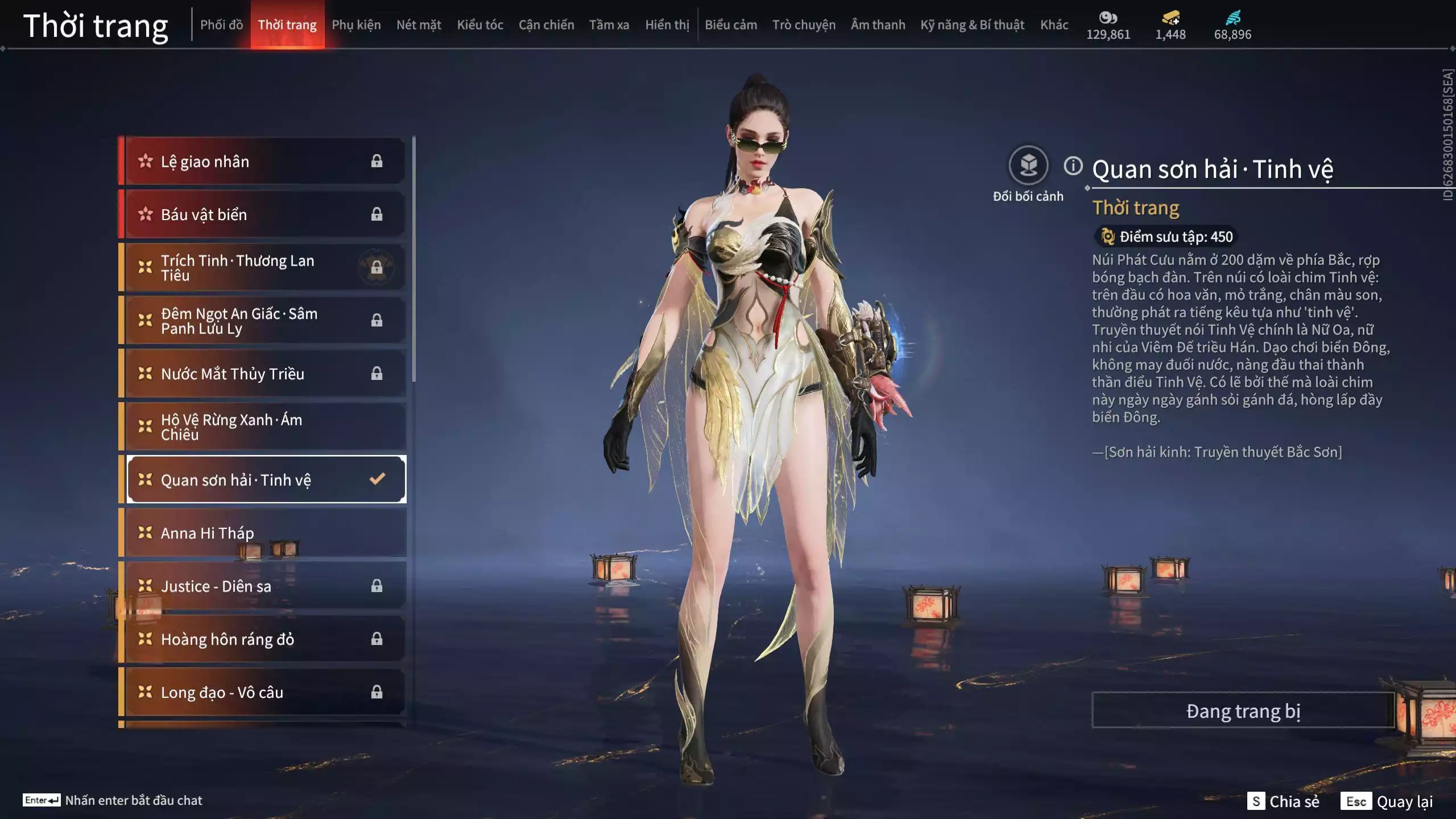Open the outfit info icon

pos(1073,166)
